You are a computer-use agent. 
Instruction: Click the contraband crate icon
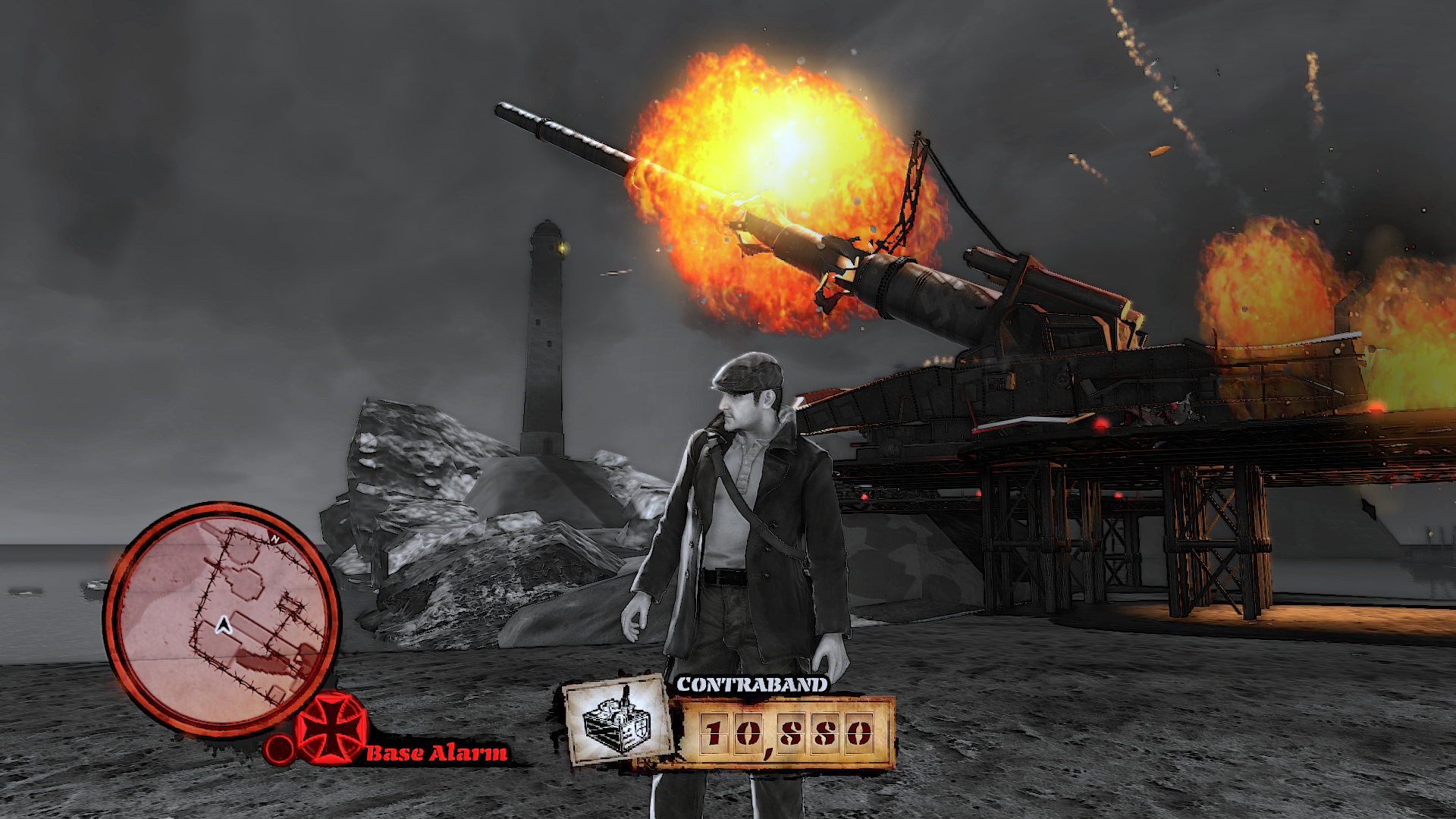click(x=617, y=720)
